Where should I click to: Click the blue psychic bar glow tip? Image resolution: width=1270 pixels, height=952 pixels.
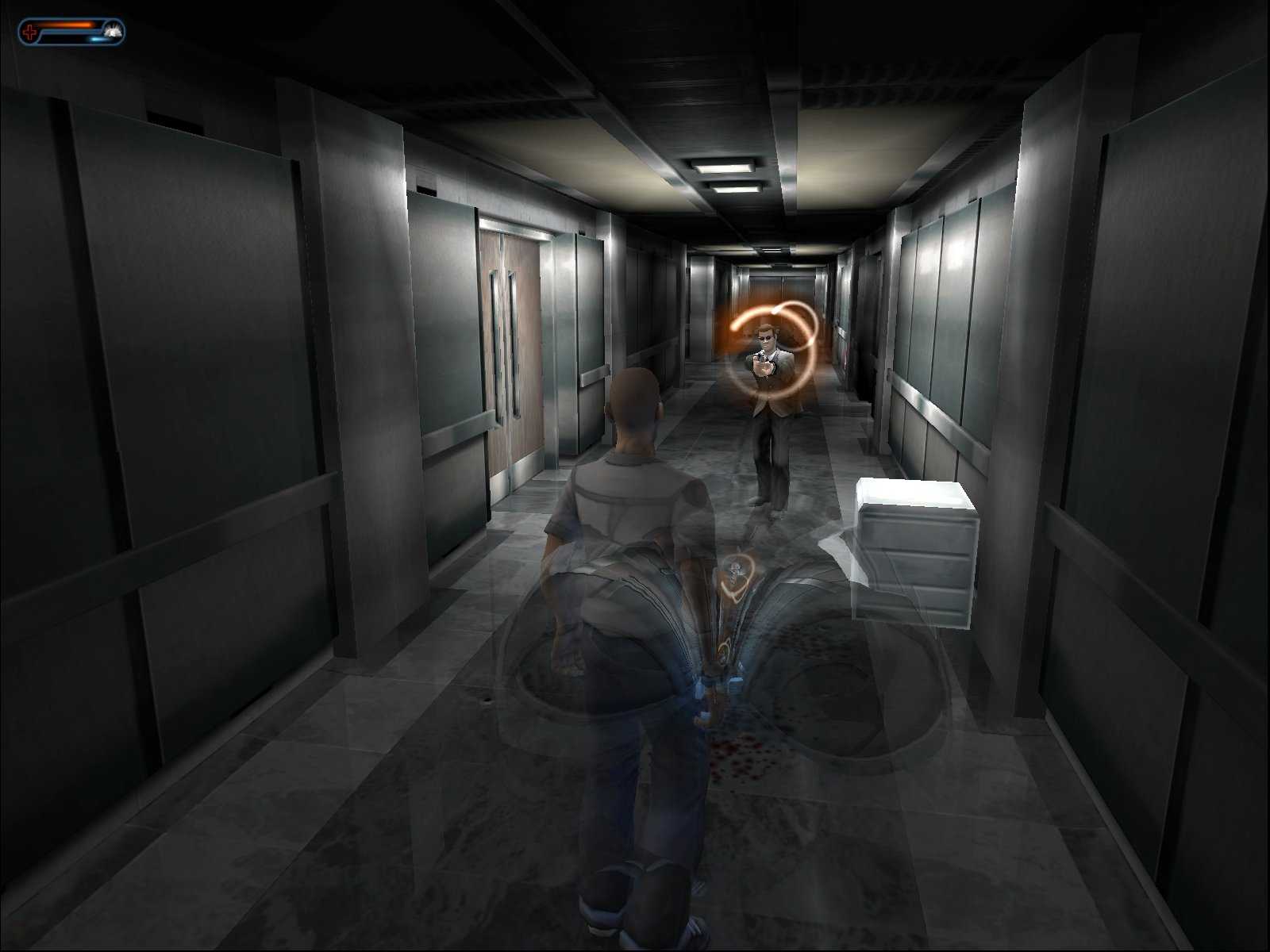(x=97, y=38)
